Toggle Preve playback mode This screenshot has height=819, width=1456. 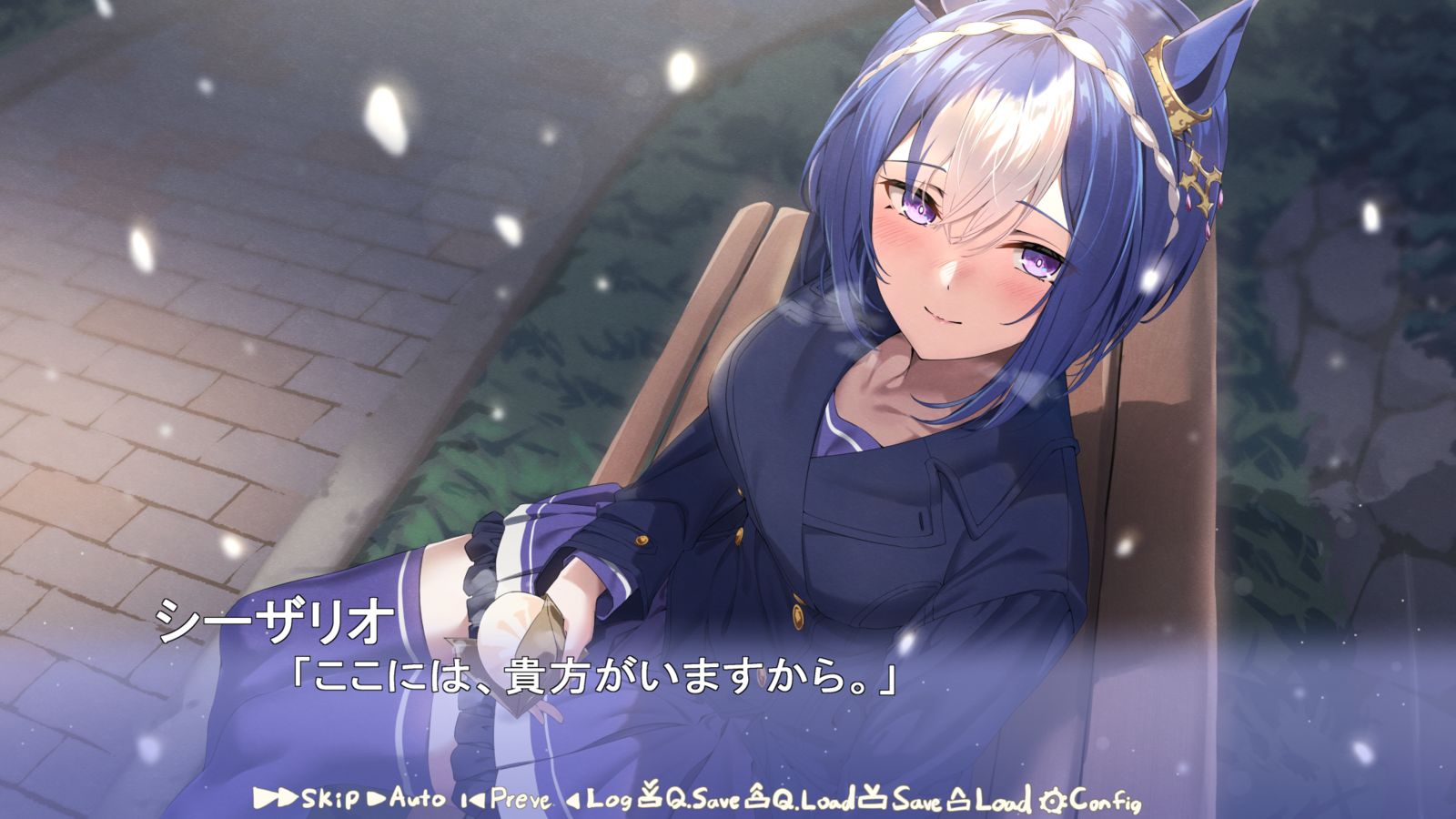pyautogui.click(x=519, y=797)
